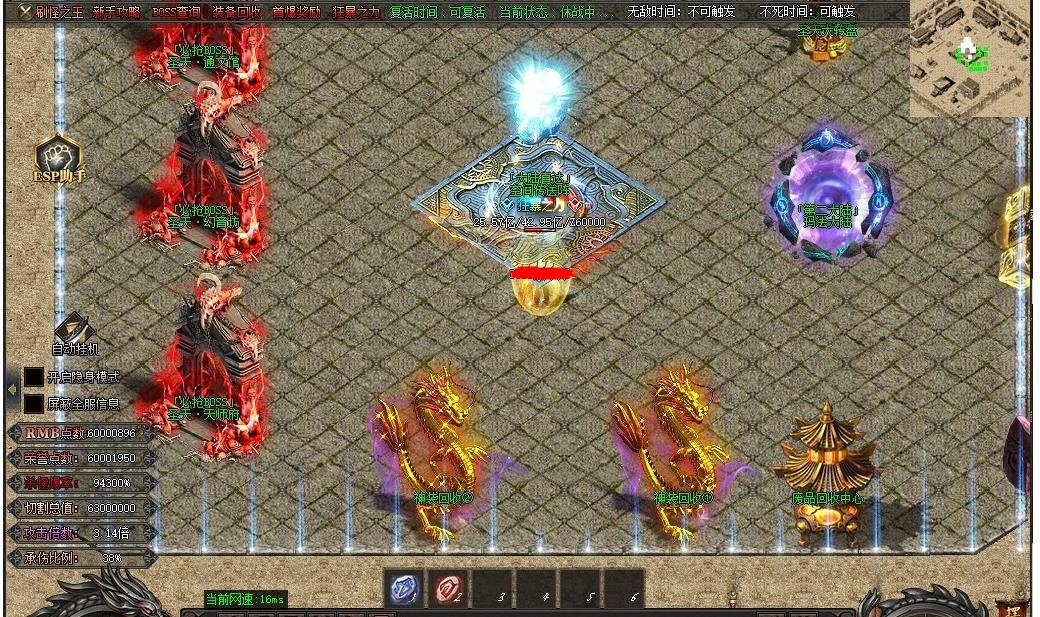Use the blue rune in hotbar slot 1
The width and height of the screenshot is (1040, 617).
coord(403,590)
